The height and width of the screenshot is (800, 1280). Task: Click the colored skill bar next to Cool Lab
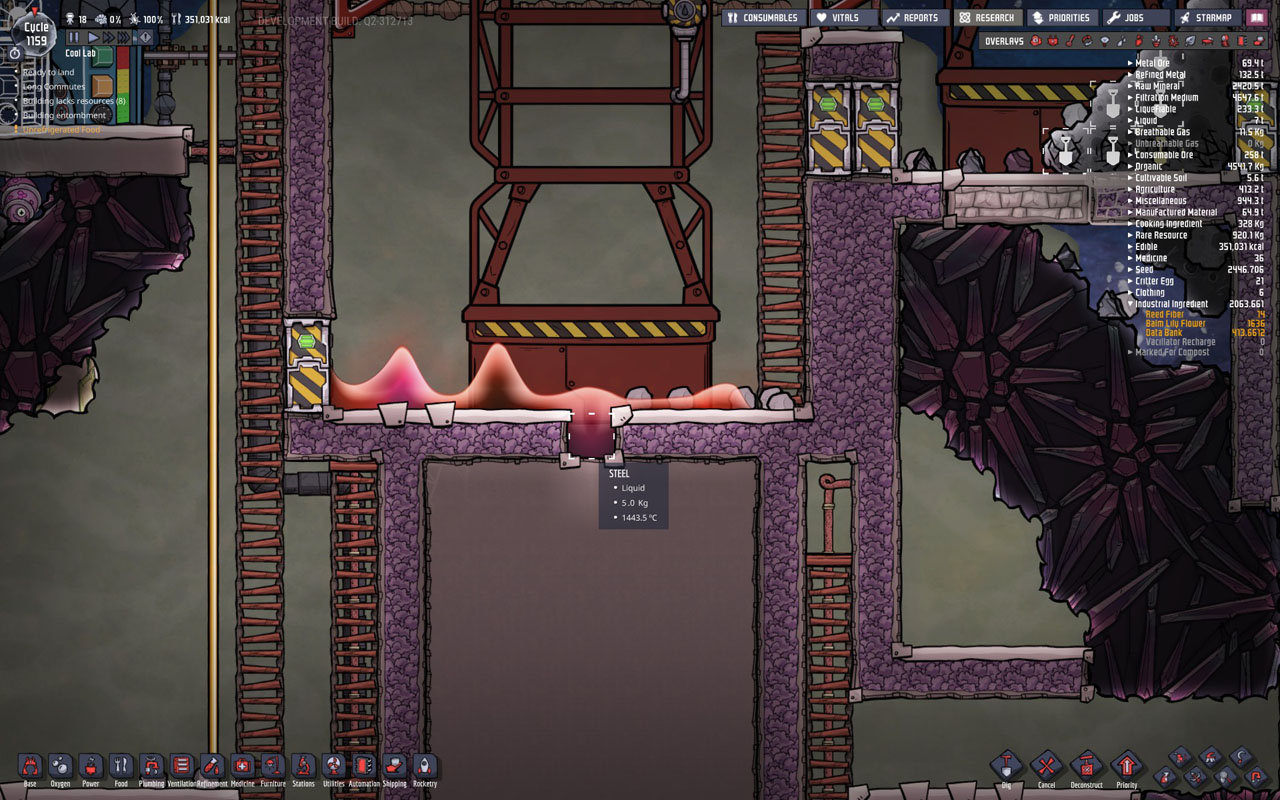tap(122, 85)
